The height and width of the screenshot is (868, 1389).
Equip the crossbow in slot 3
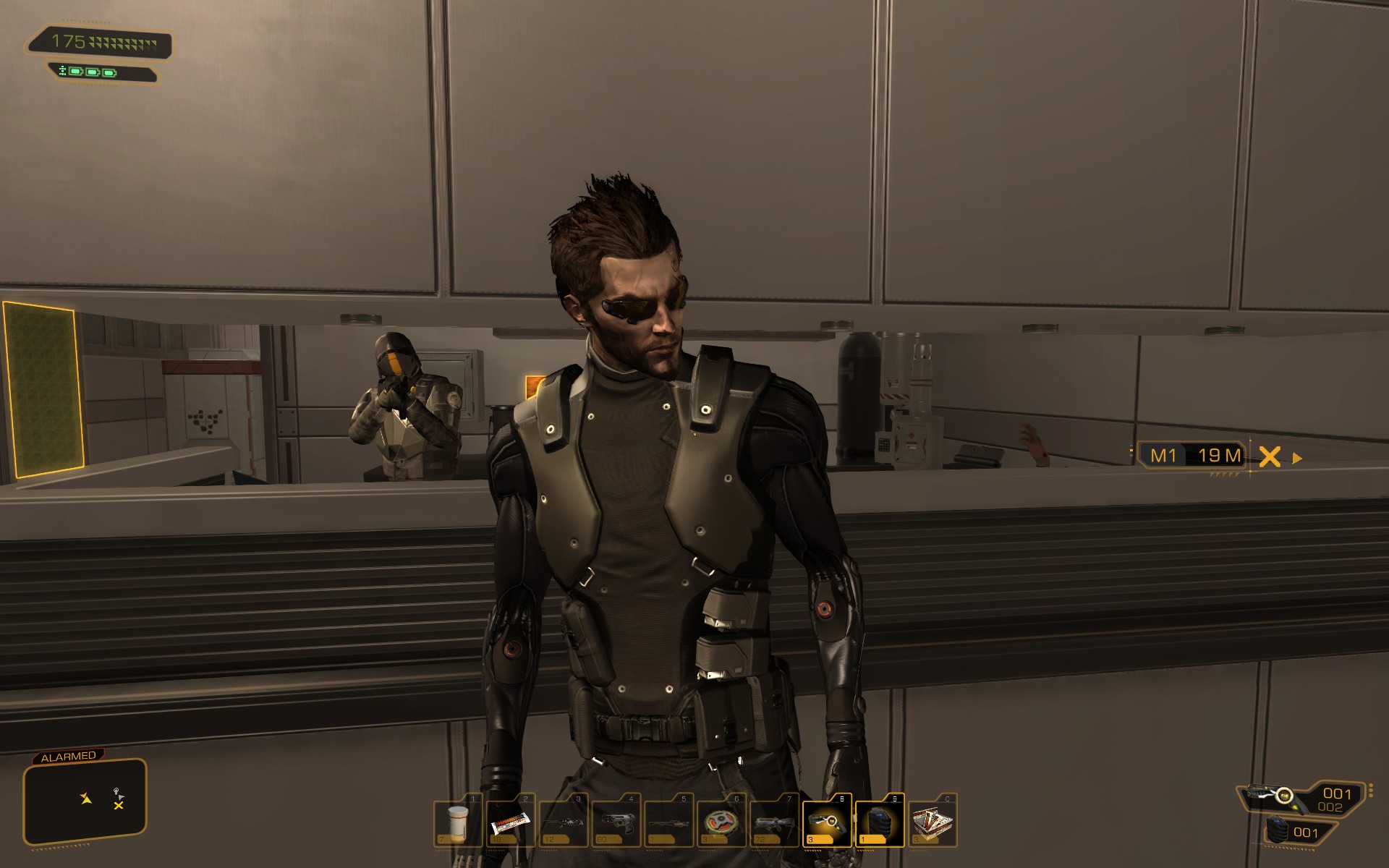[564, 822]
